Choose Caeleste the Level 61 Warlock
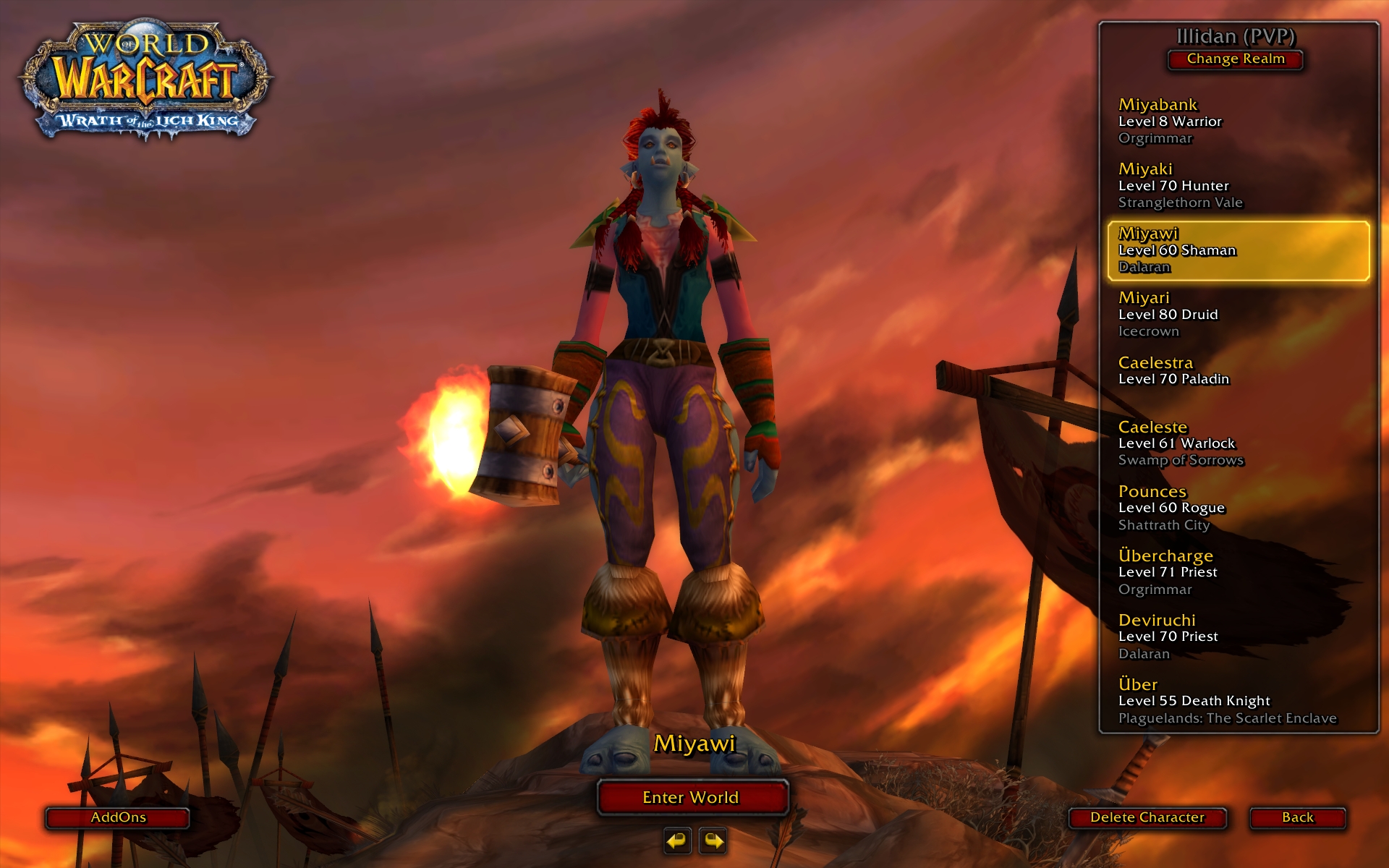Viewport: 1389px width, 868px height. click(x=1237, y=443)
